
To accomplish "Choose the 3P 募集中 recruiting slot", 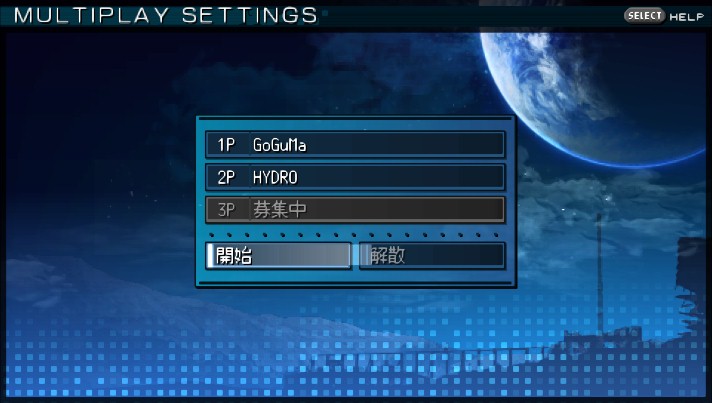I will (355, 210).
